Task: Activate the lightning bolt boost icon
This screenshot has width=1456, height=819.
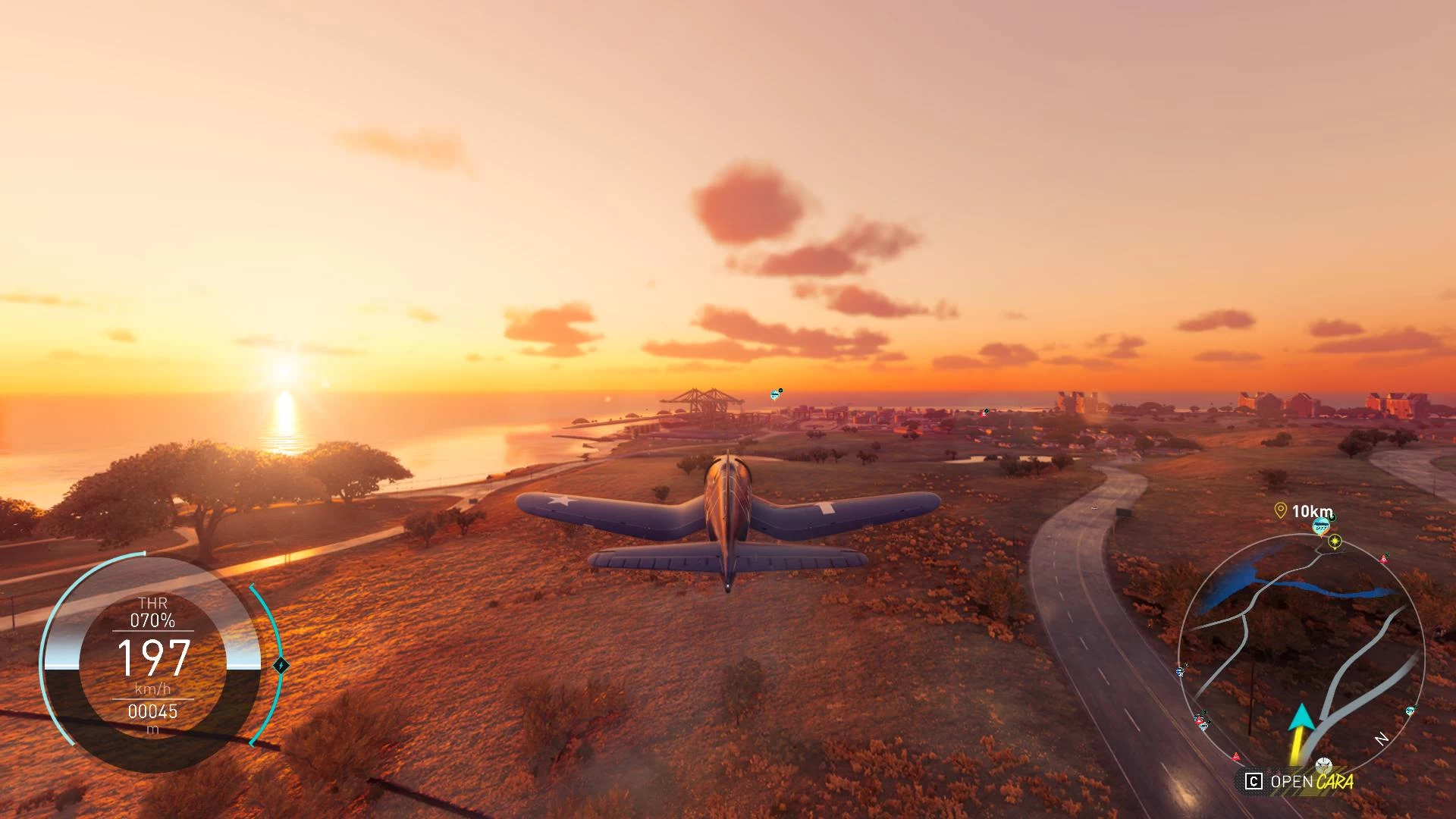Action: tap(281, 666)
